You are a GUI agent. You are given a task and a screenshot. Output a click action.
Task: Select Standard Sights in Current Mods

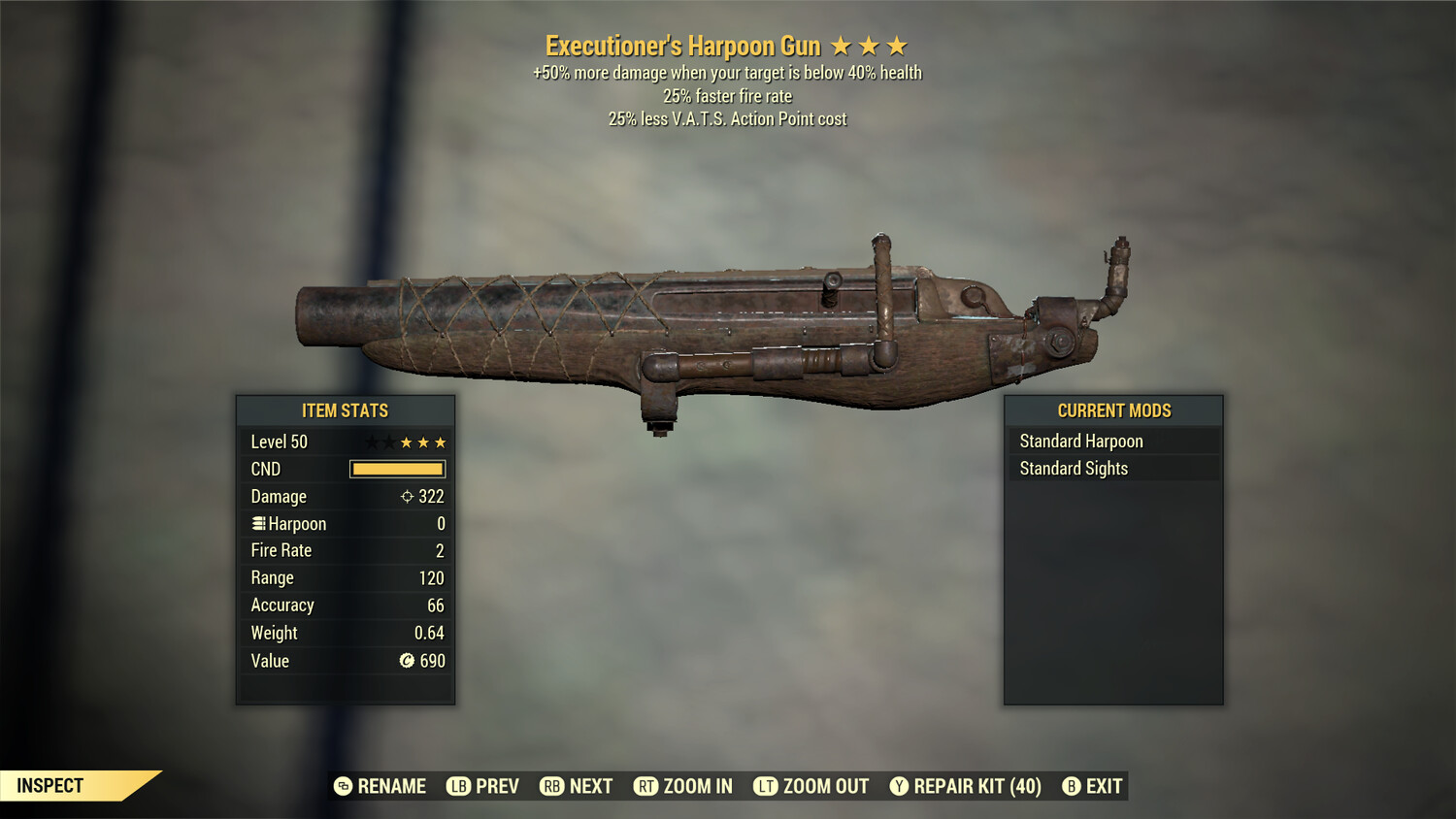[x=1074, y=468]
